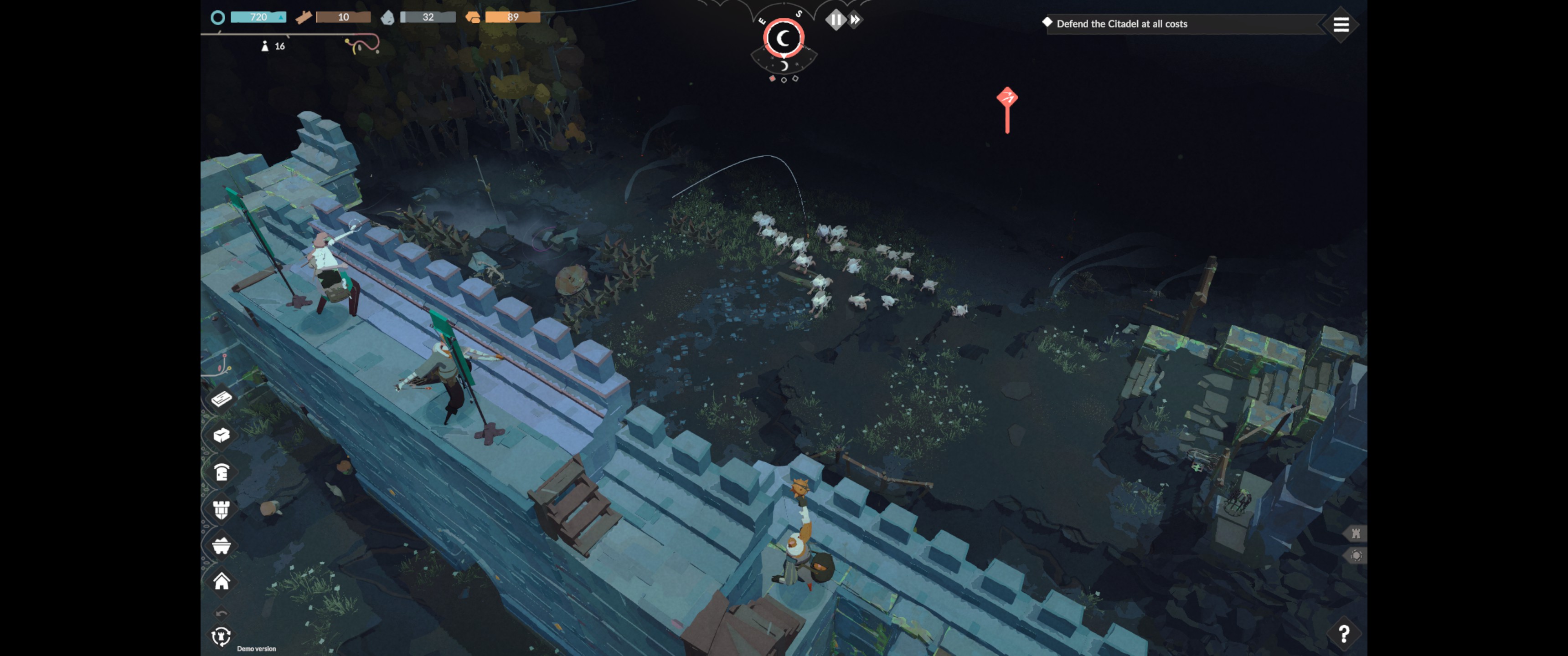
Task: Open the arched doorway building category
Action: tap(222, 471)
